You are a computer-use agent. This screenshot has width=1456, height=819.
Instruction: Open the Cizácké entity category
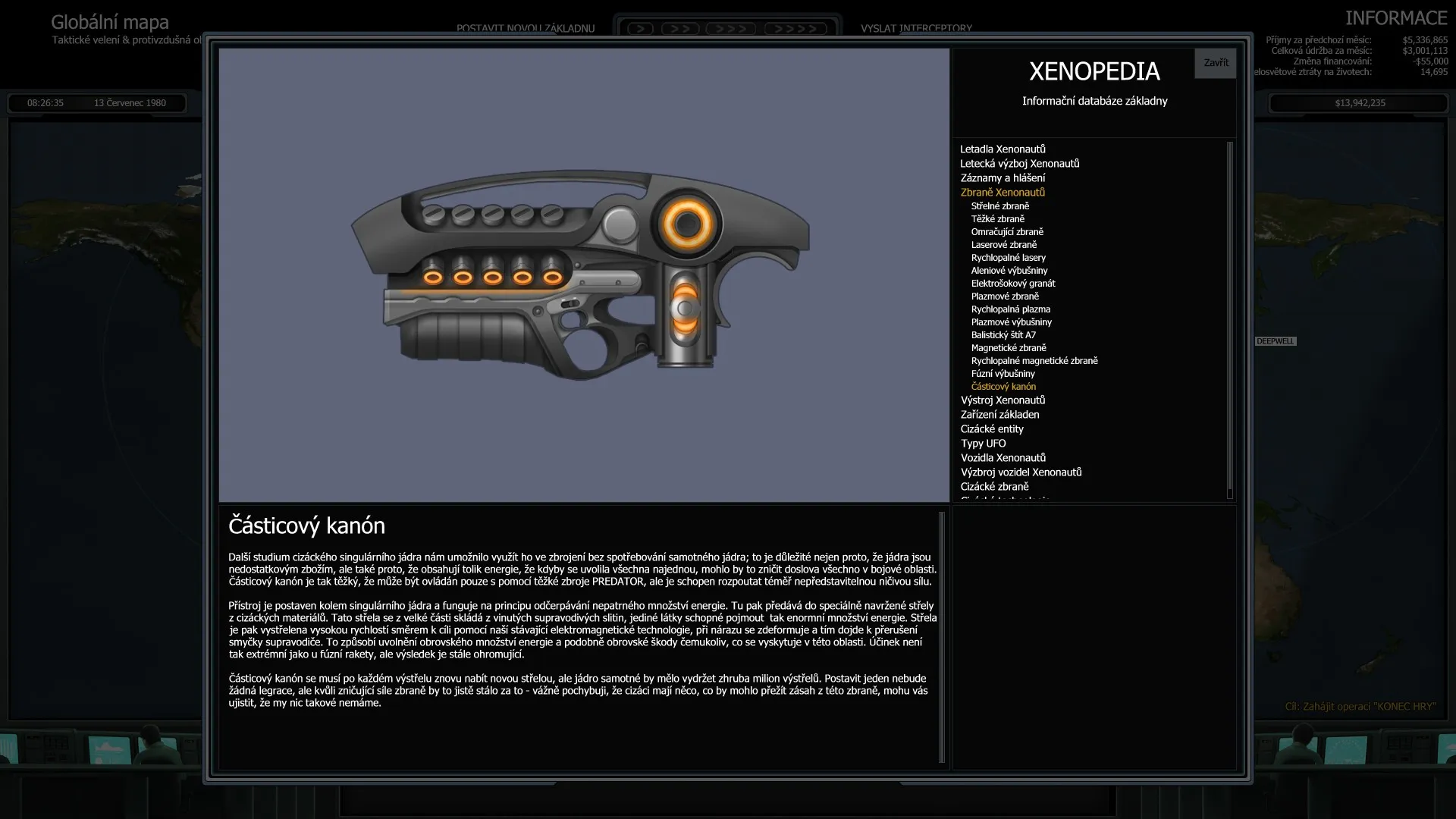point(991,428)
